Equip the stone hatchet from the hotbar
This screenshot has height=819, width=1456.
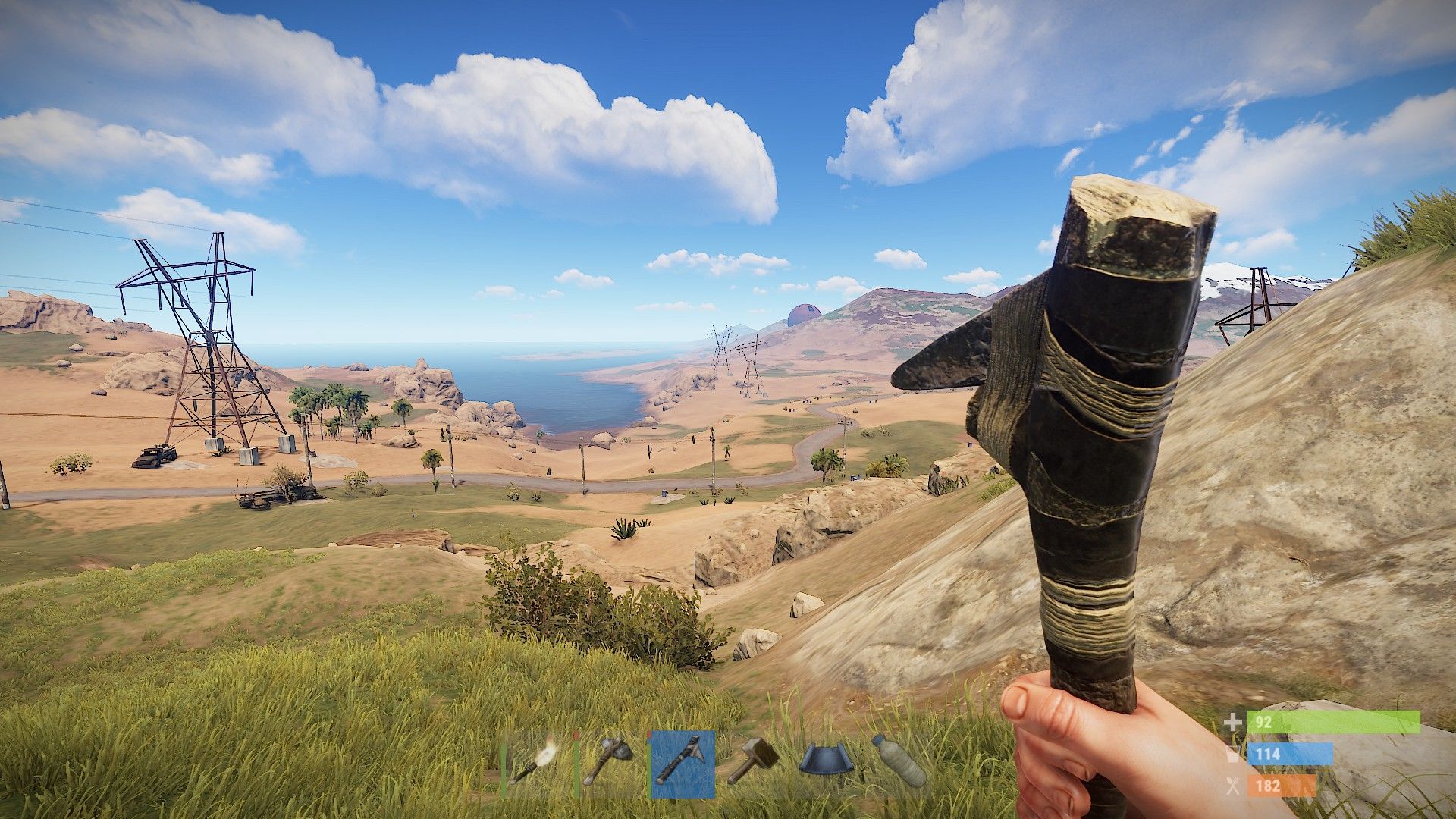point(608,764)
